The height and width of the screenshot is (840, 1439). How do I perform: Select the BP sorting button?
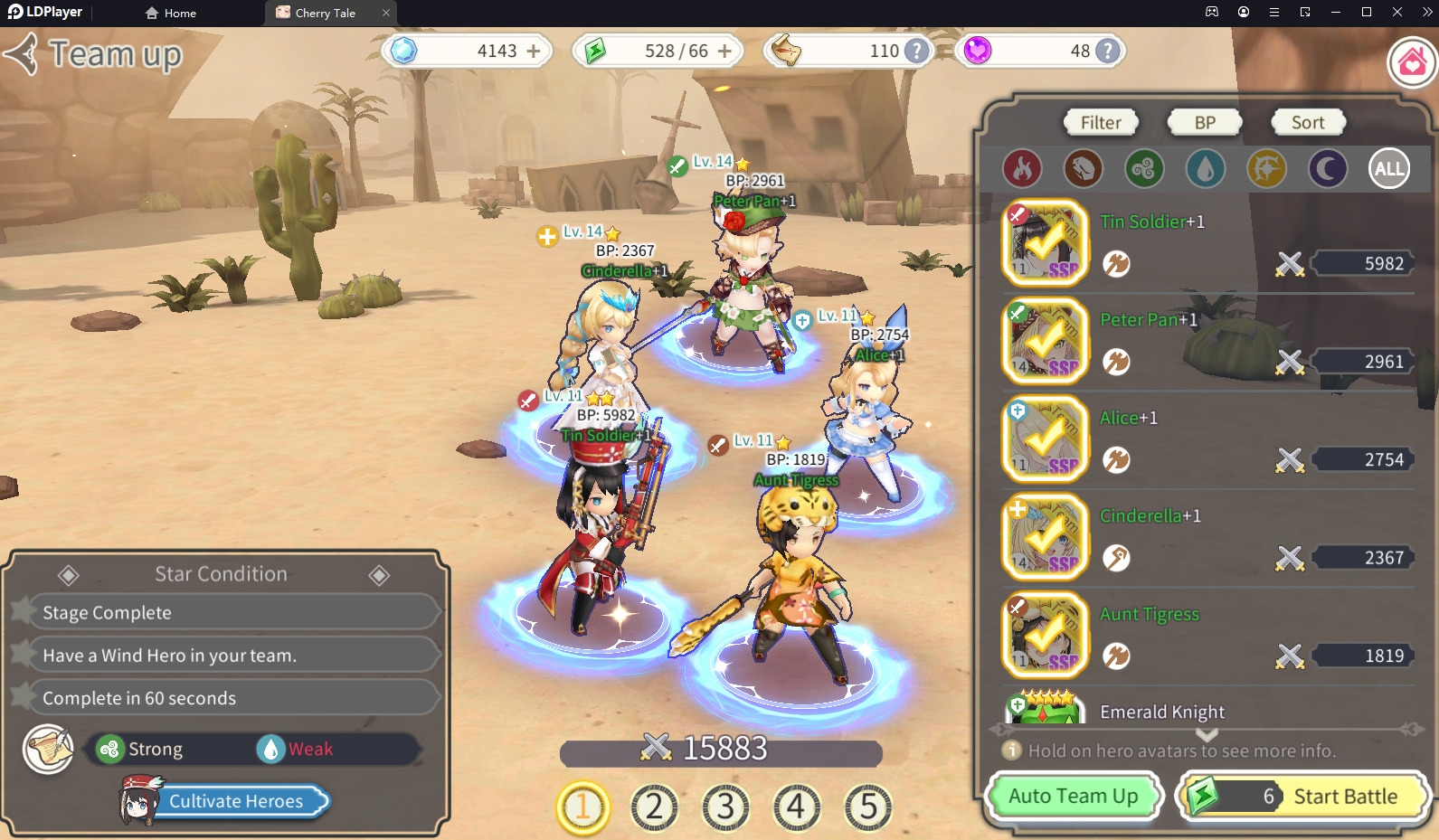[x=1205, y=123]
